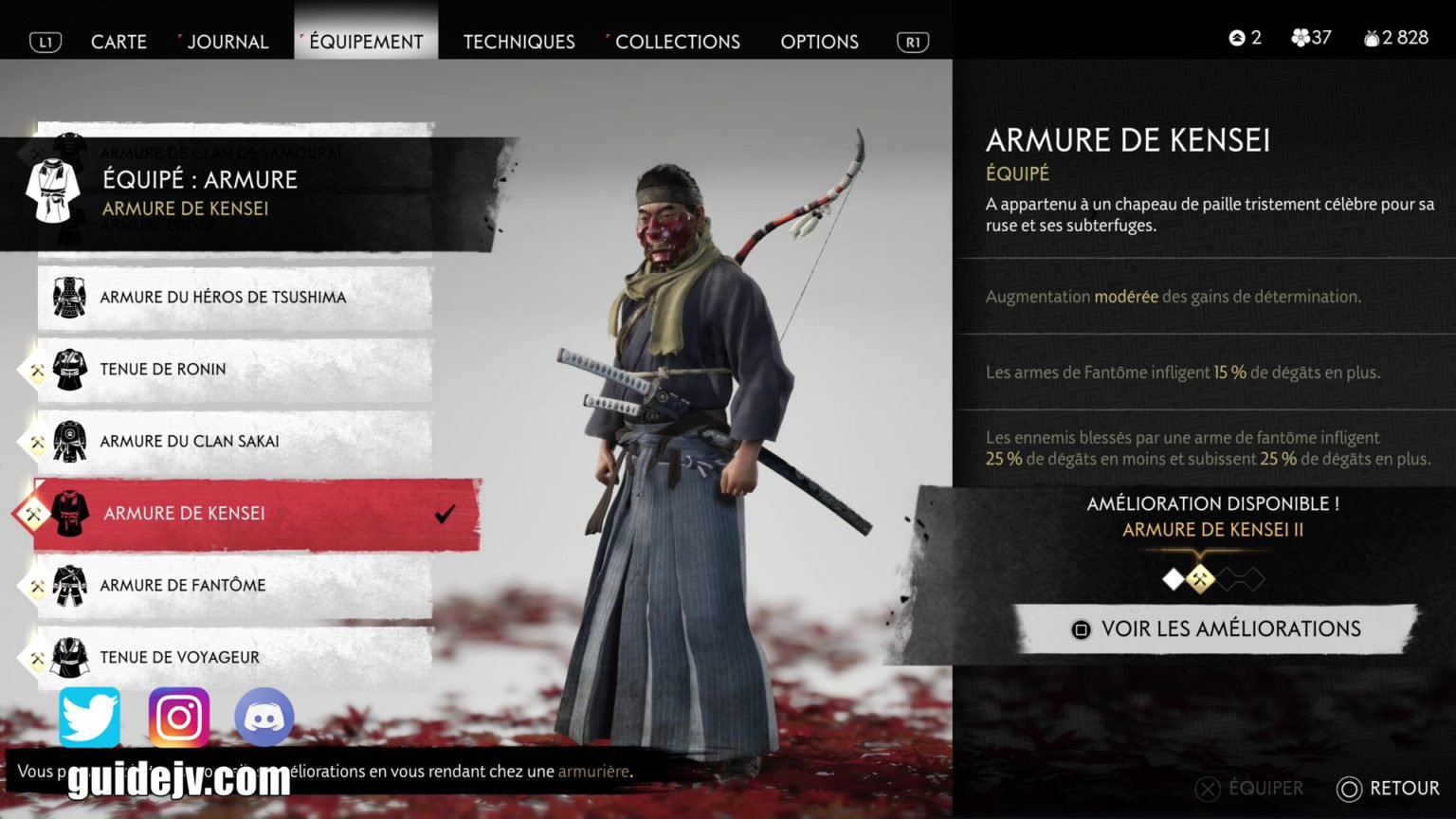
Task: Open the Twitter overlay icon
Action: coord(90,718)
